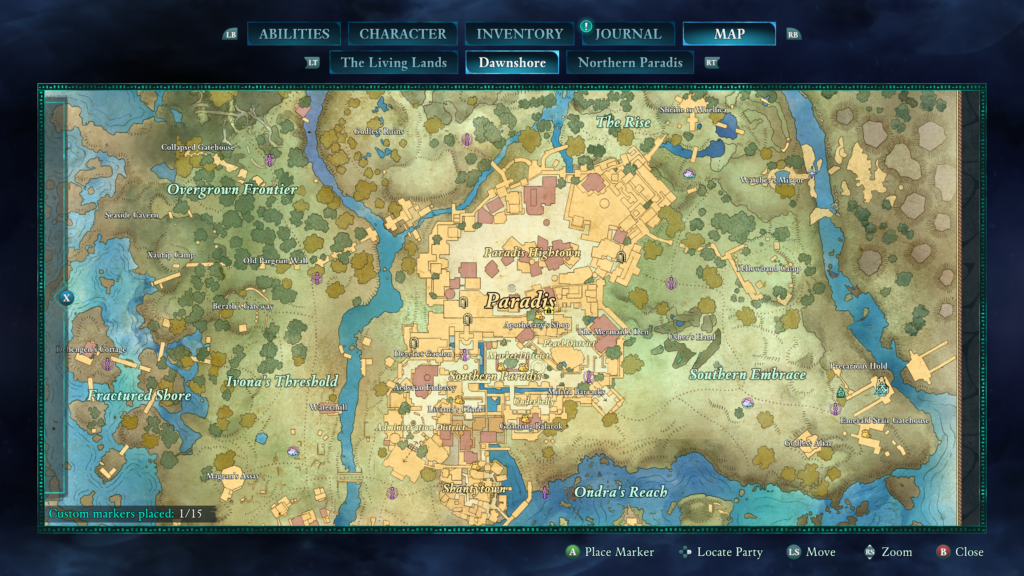Go to the Journal tab
The width and height of the screenshot is (1024, 576).
click(x=628, y=34)
